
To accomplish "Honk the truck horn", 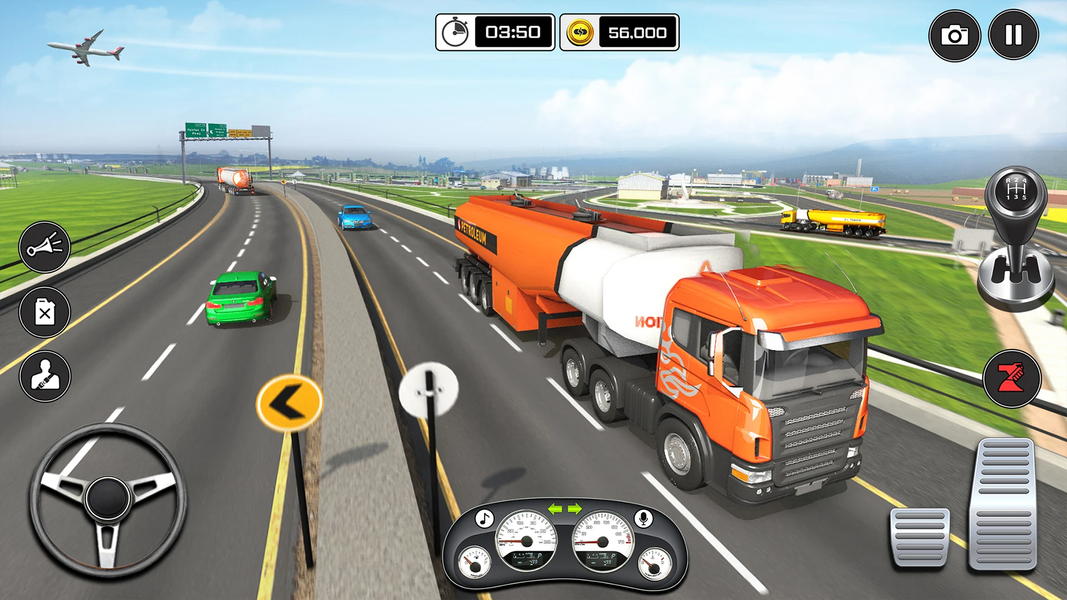I will point(45,247).
